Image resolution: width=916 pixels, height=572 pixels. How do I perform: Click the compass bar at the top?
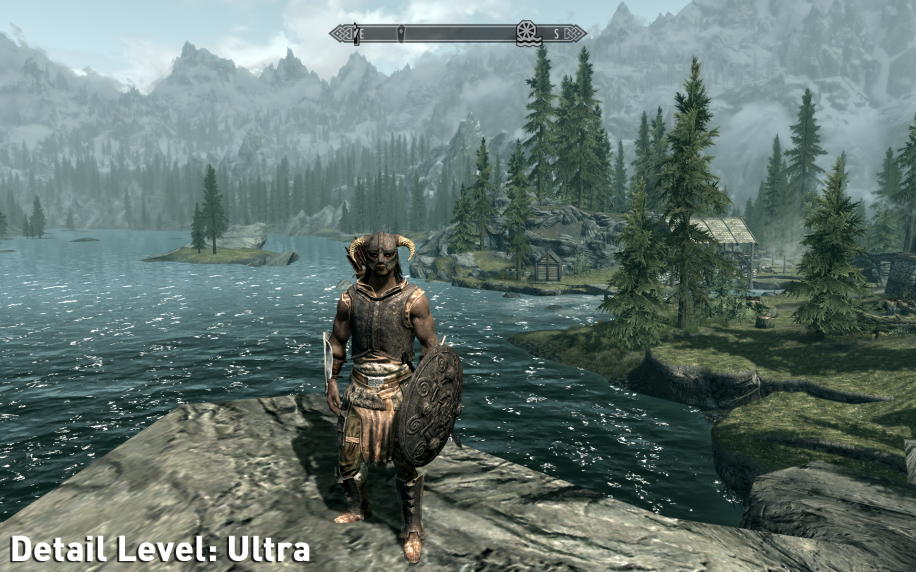tap(458, 33)
